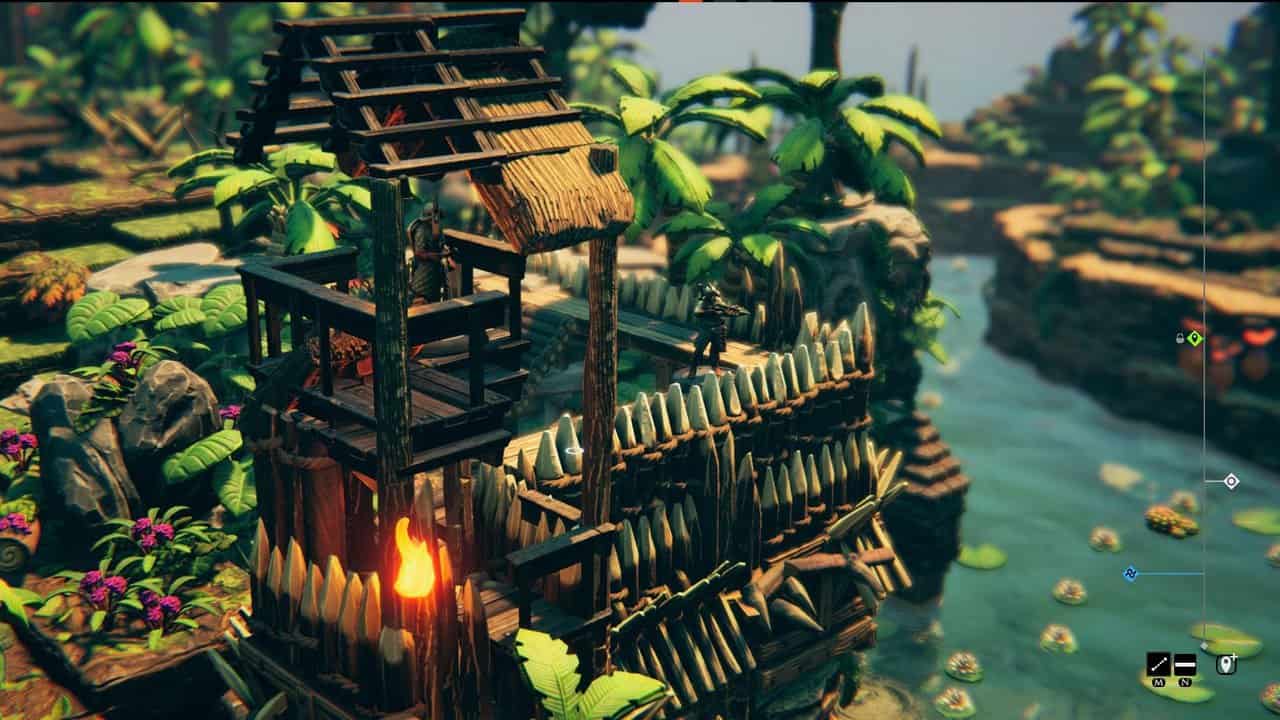
Task: Click the blue water current marker
Action: click(1130, 573)
